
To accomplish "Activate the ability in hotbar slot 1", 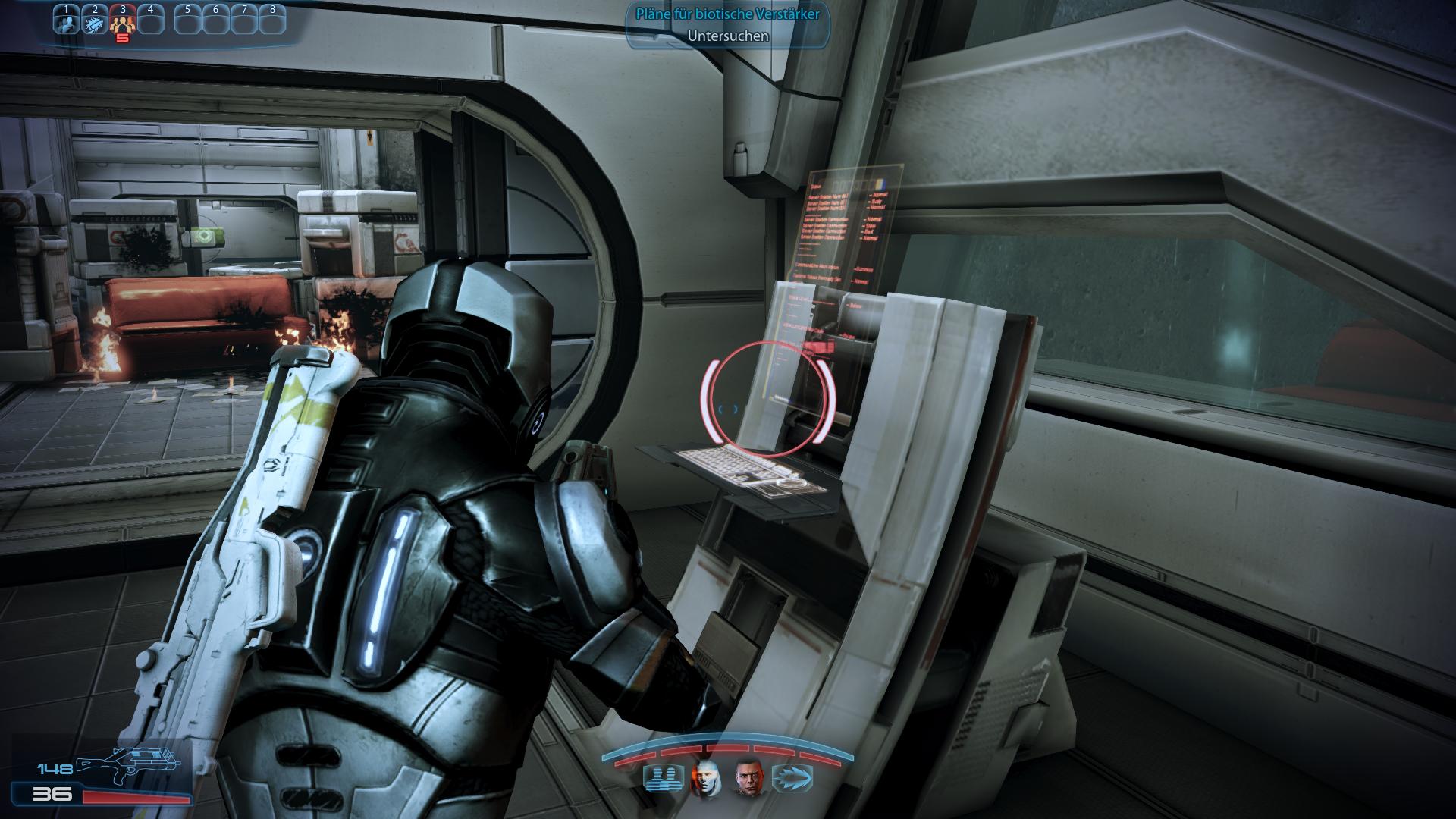I will click(67, 22).
